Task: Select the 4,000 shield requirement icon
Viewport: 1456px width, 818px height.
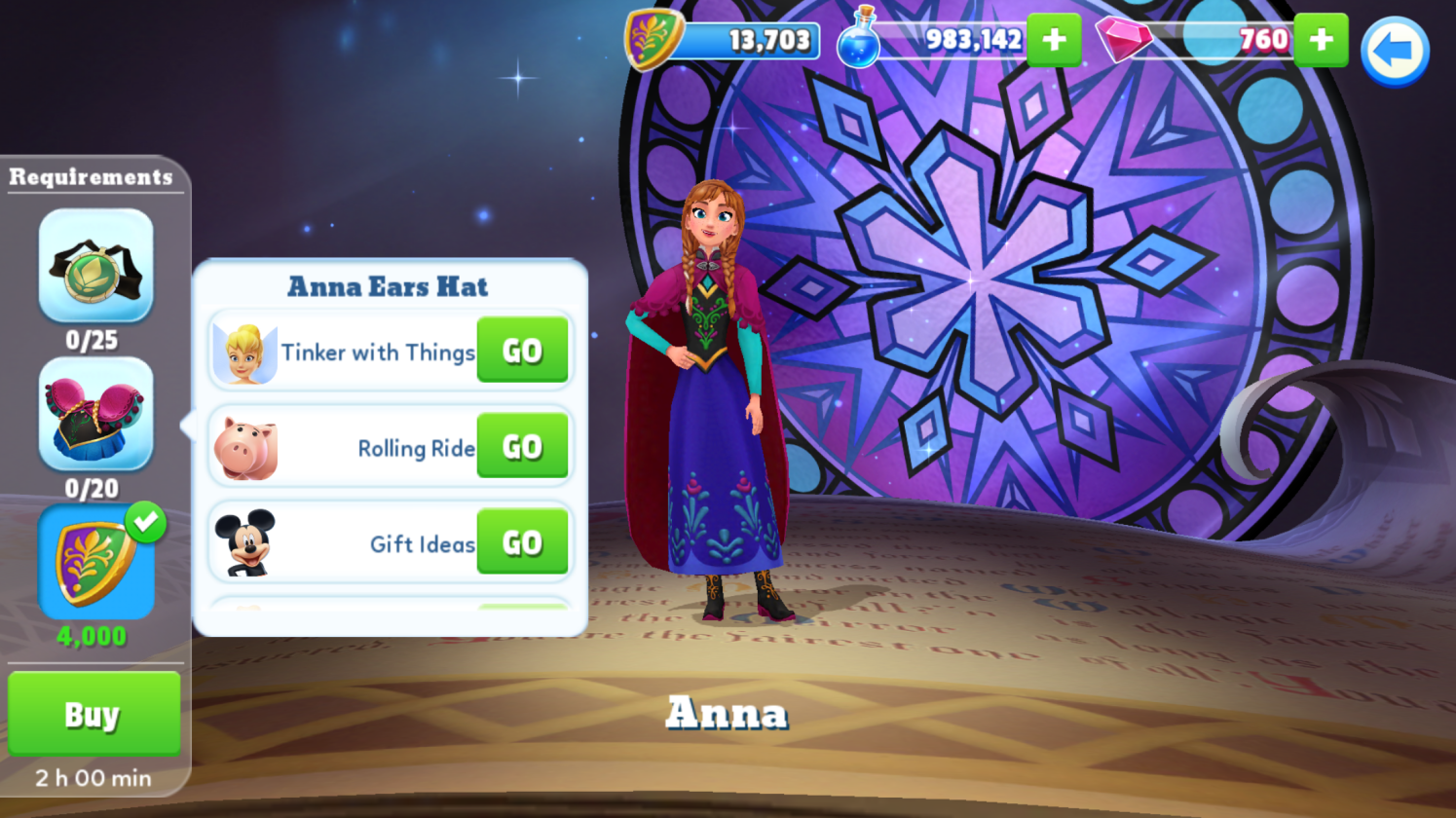Action: 95,563
